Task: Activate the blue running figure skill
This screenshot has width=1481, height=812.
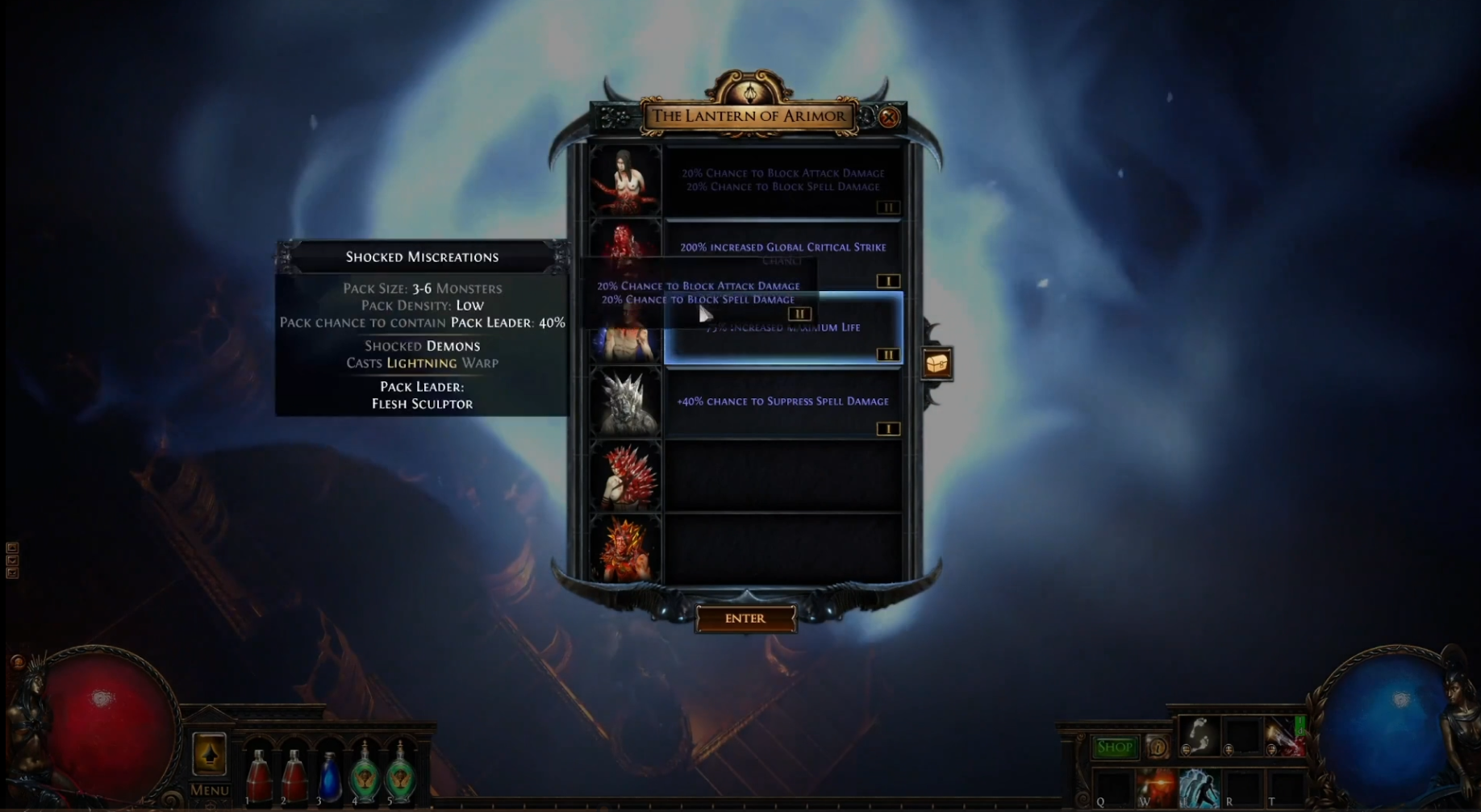Action: click(1199, 788)
